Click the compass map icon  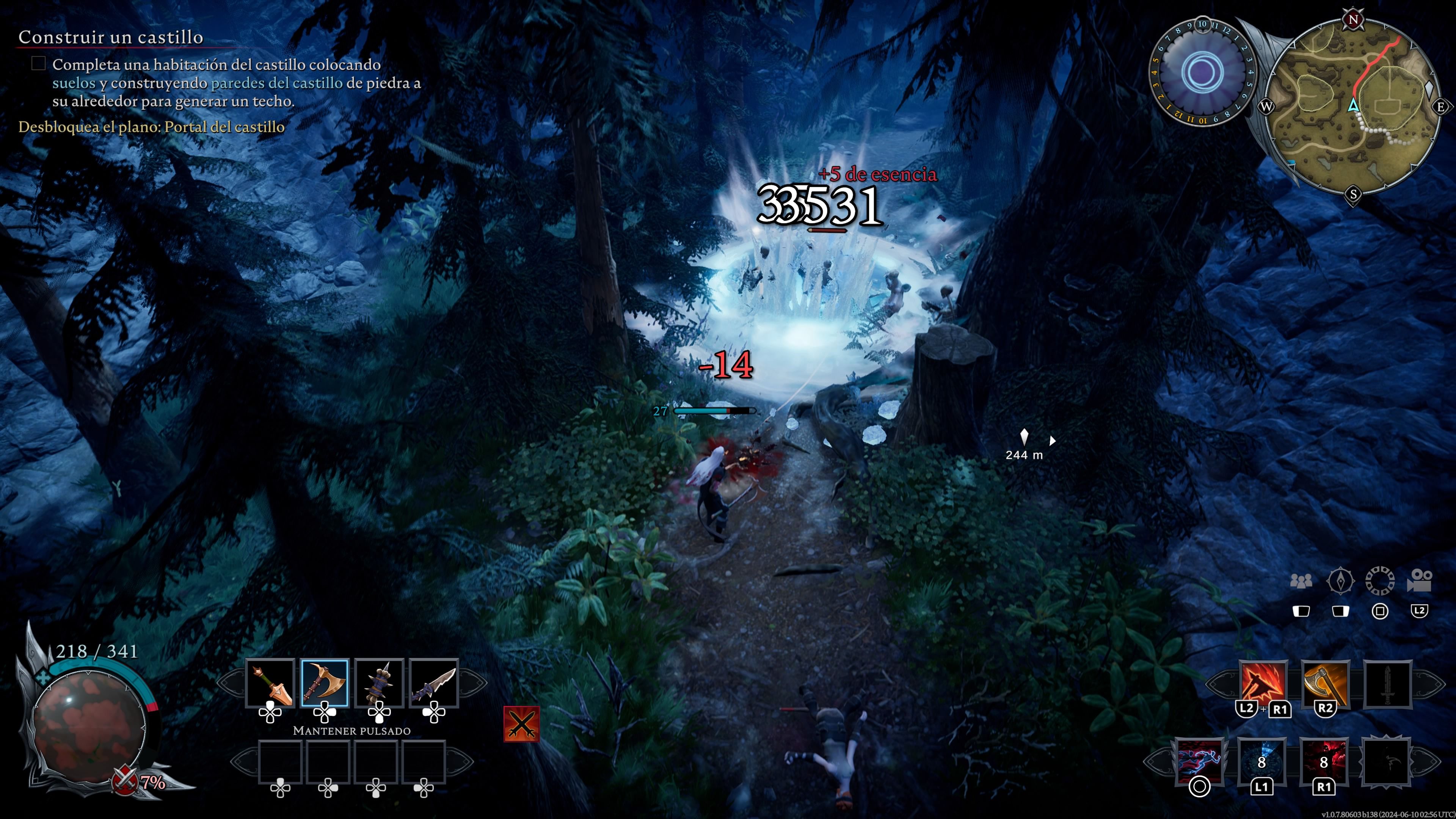1340,581
